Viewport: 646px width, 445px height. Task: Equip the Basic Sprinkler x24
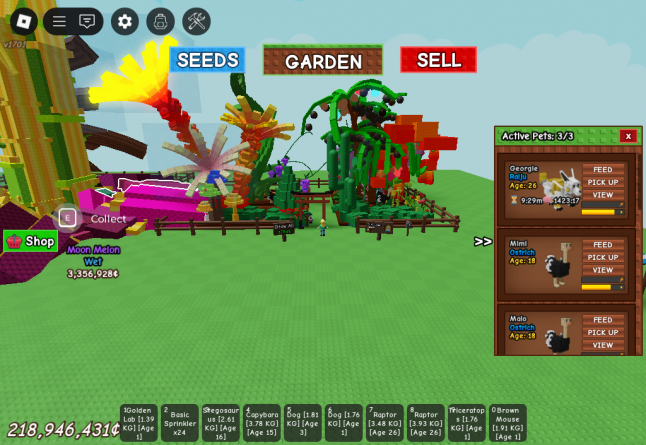pos(180,423)
